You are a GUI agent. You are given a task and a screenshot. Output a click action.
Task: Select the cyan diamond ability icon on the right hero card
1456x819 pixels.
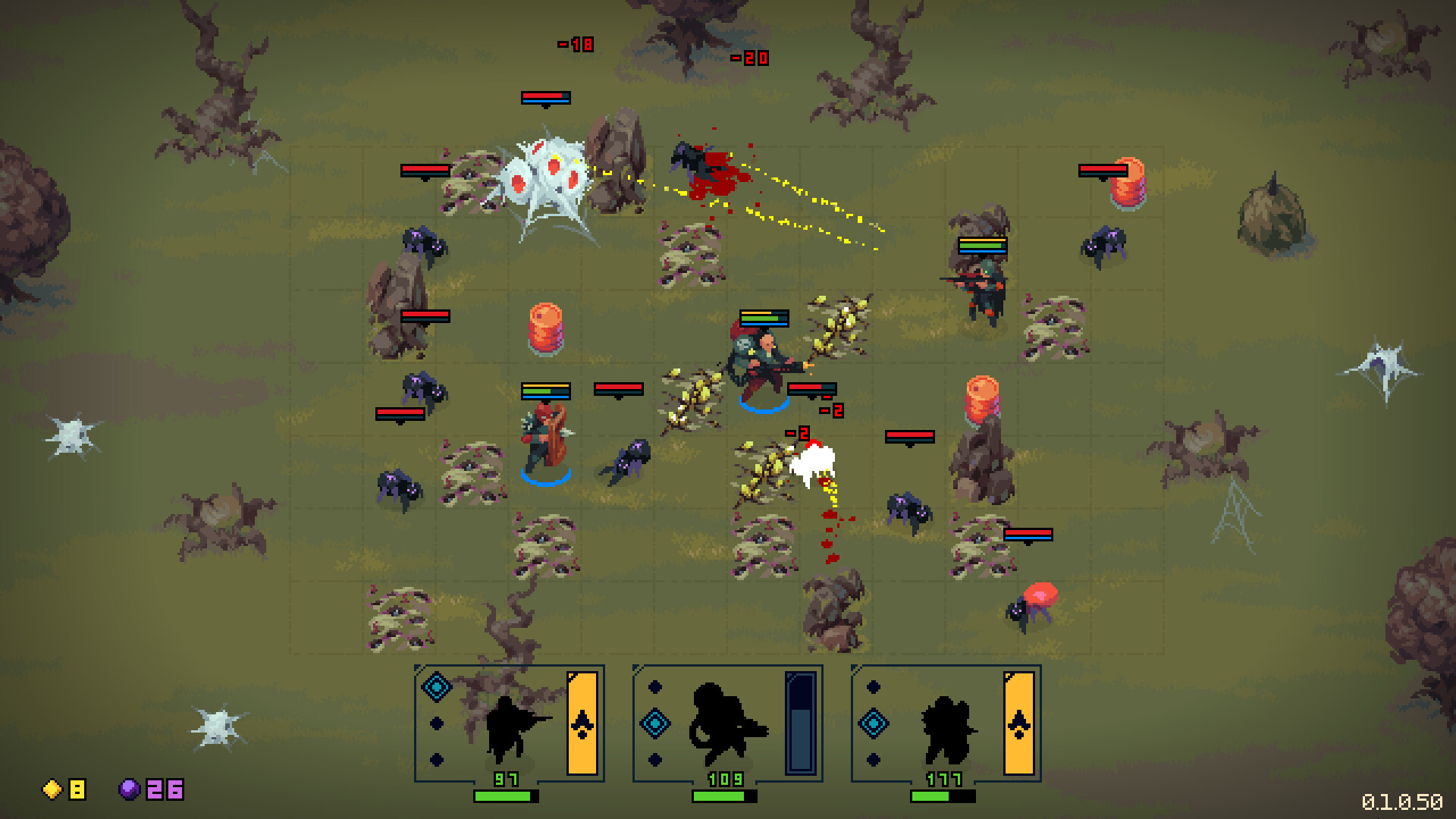873,723
